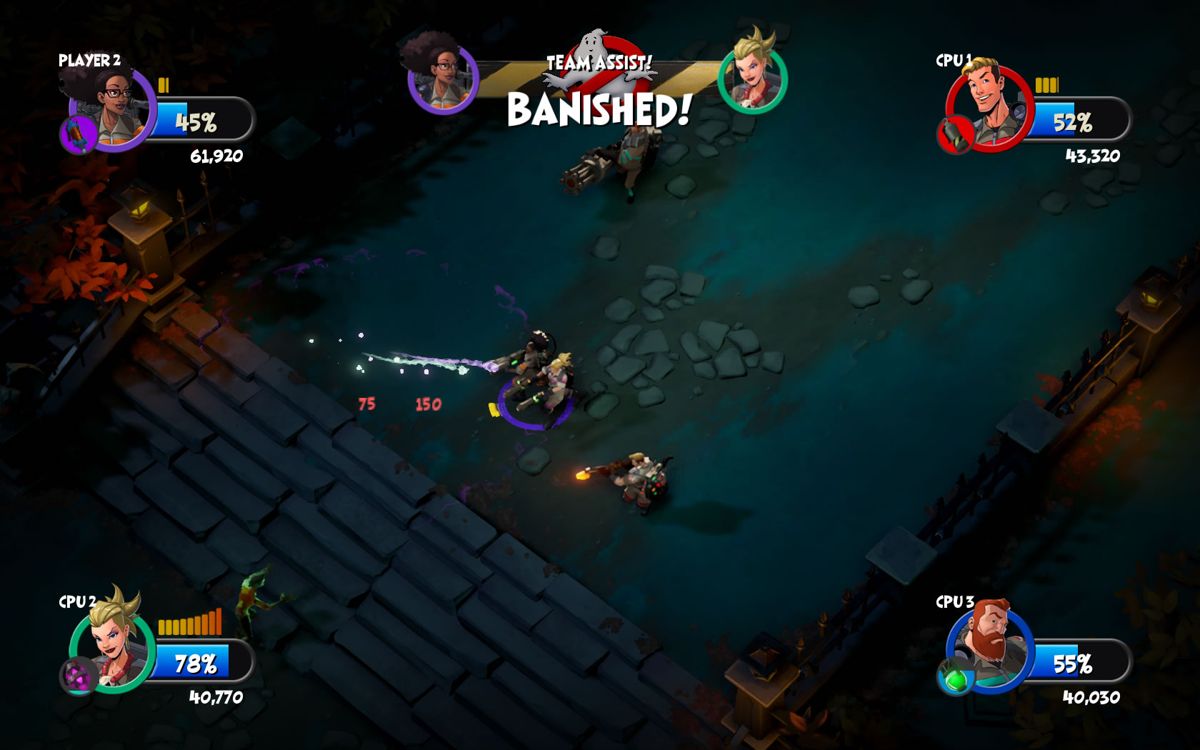Click the Ghostbusters logo on the Banished banner
Image resolution: width=1200 pixels, height=750 pixels.
598,58
